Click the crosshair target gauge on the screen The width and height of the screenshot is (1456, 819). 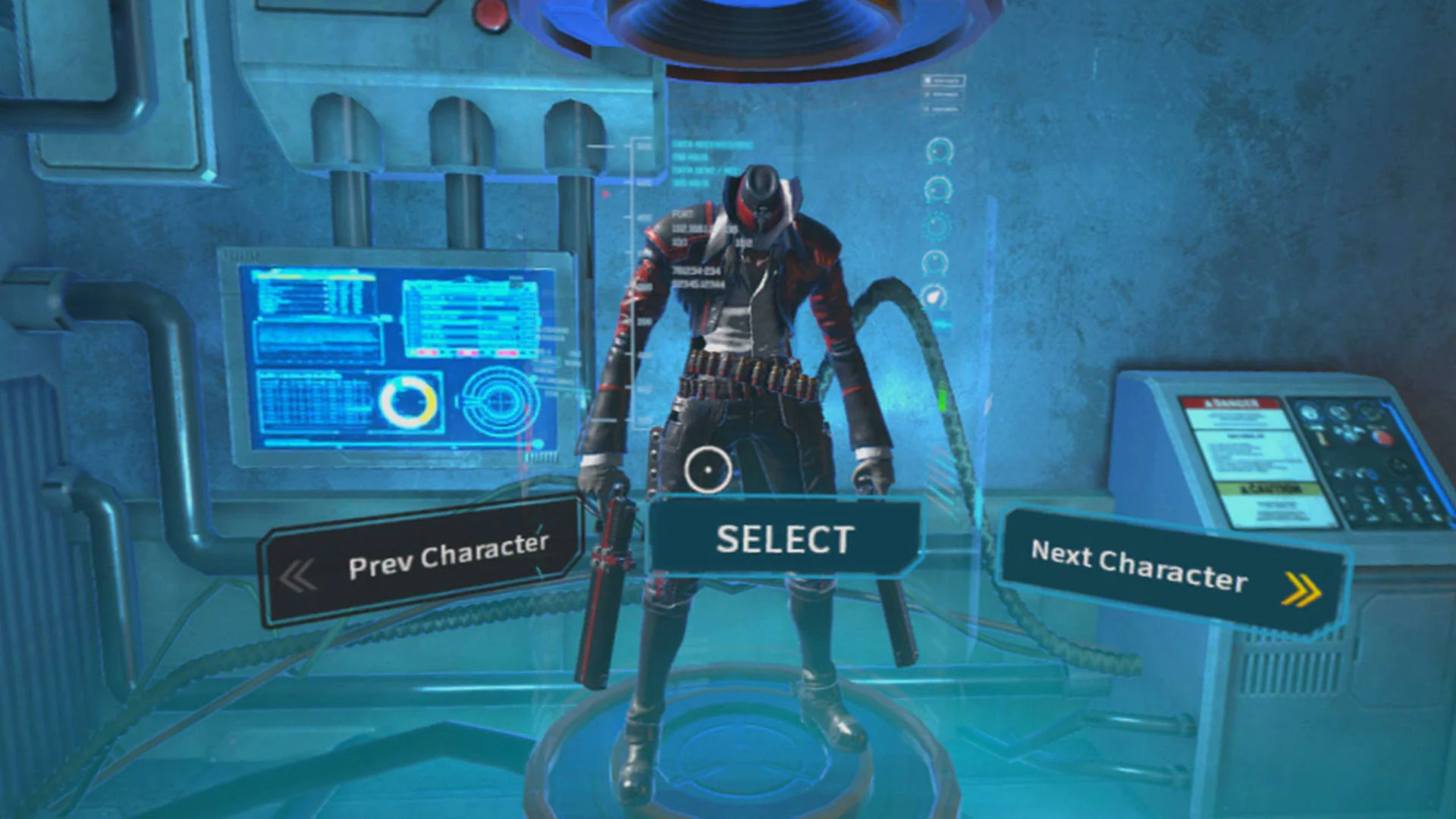(x=501, y=401)
